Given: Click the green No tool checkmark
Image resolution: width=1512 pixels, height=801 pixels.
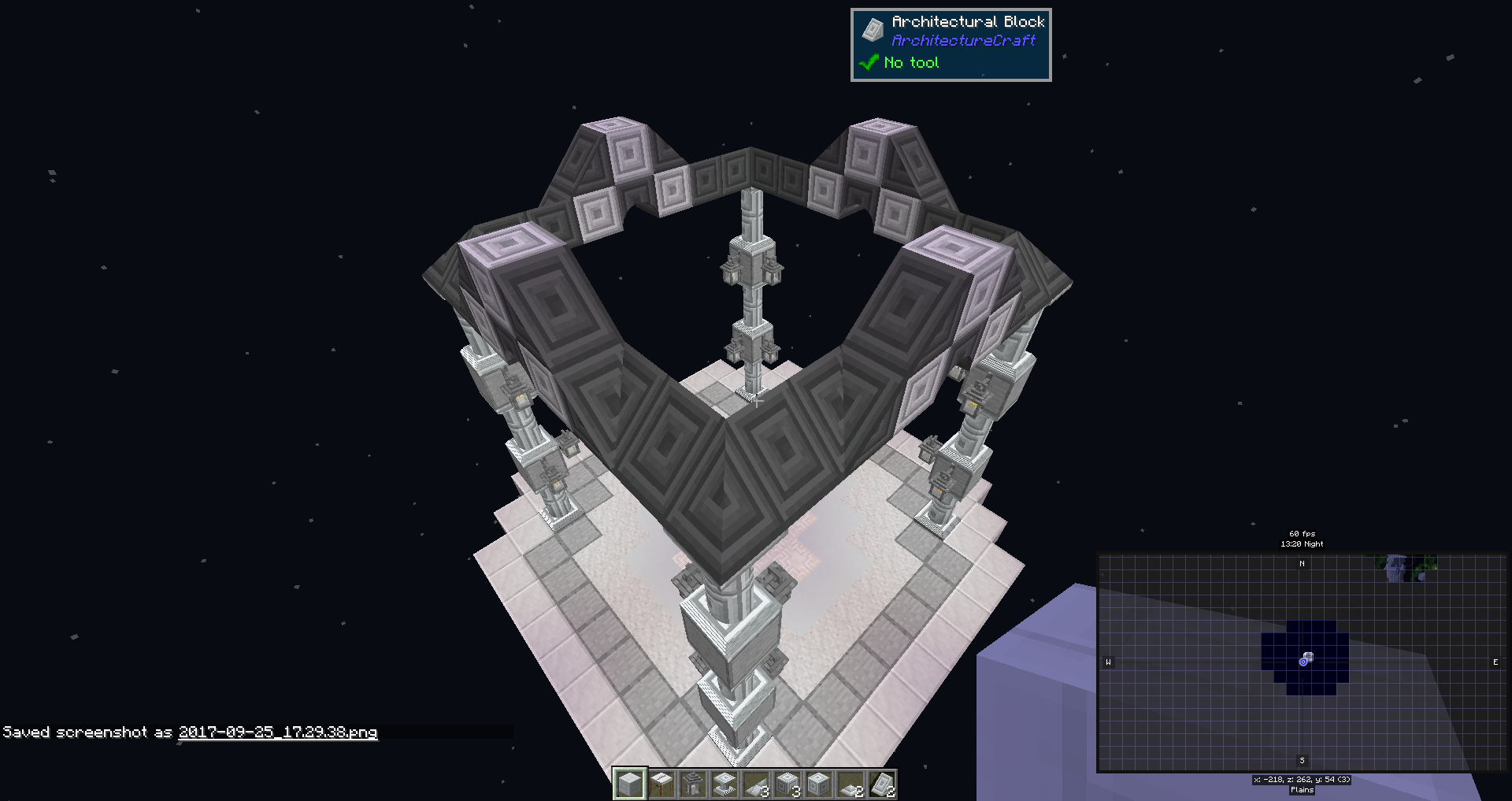Looking at the screenshot, I should (869, 62).
